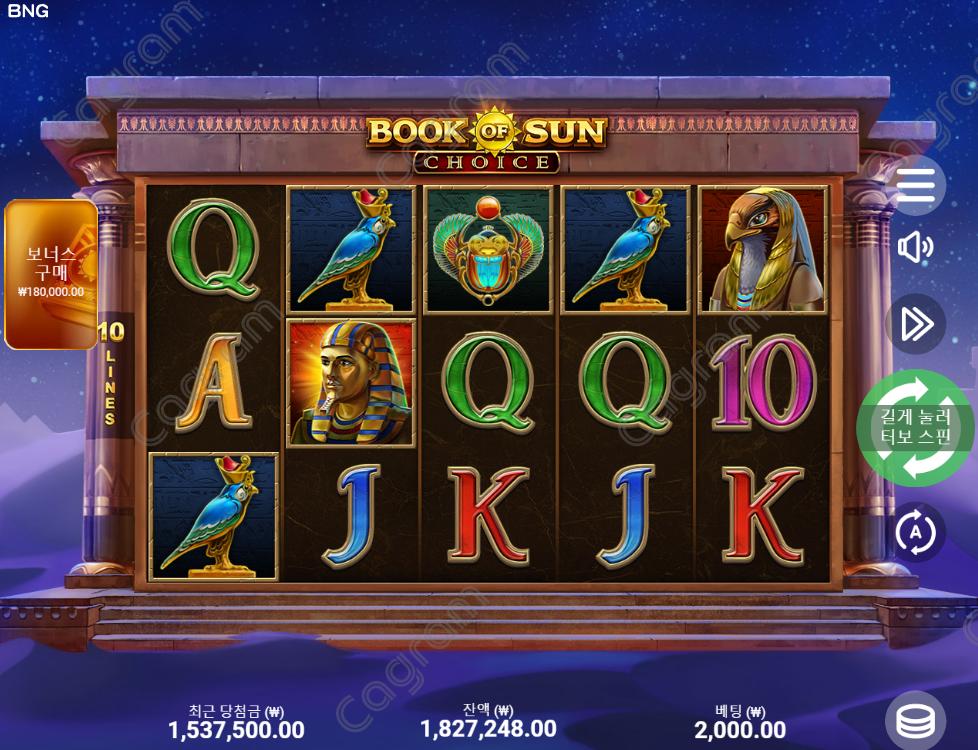Toggle the sound speaker icon
This screenshot has width=978, height=750.
tap(915, 247)
